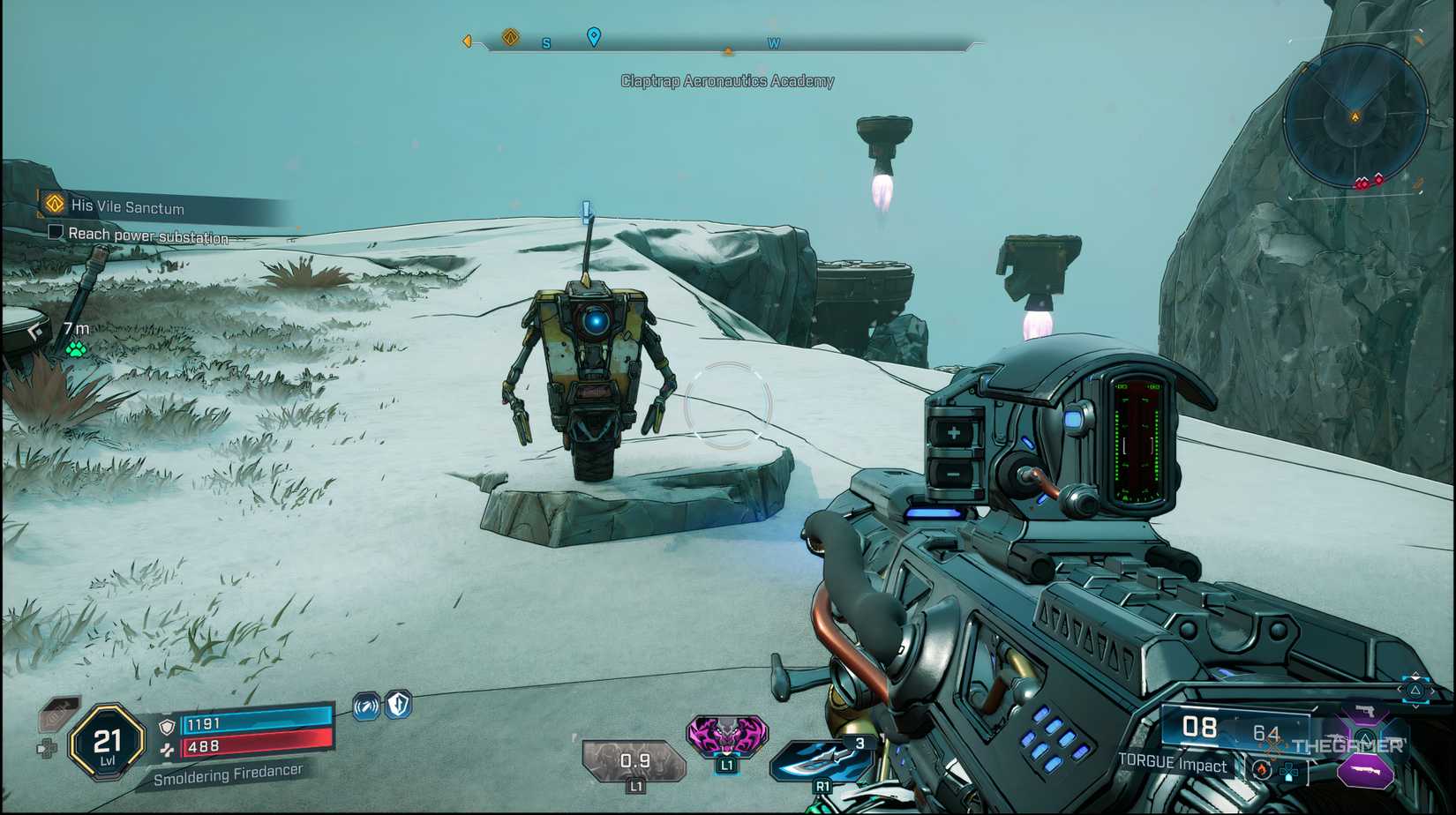Open the left chevron arrow on the compass bar

click(x=465, y=40)
